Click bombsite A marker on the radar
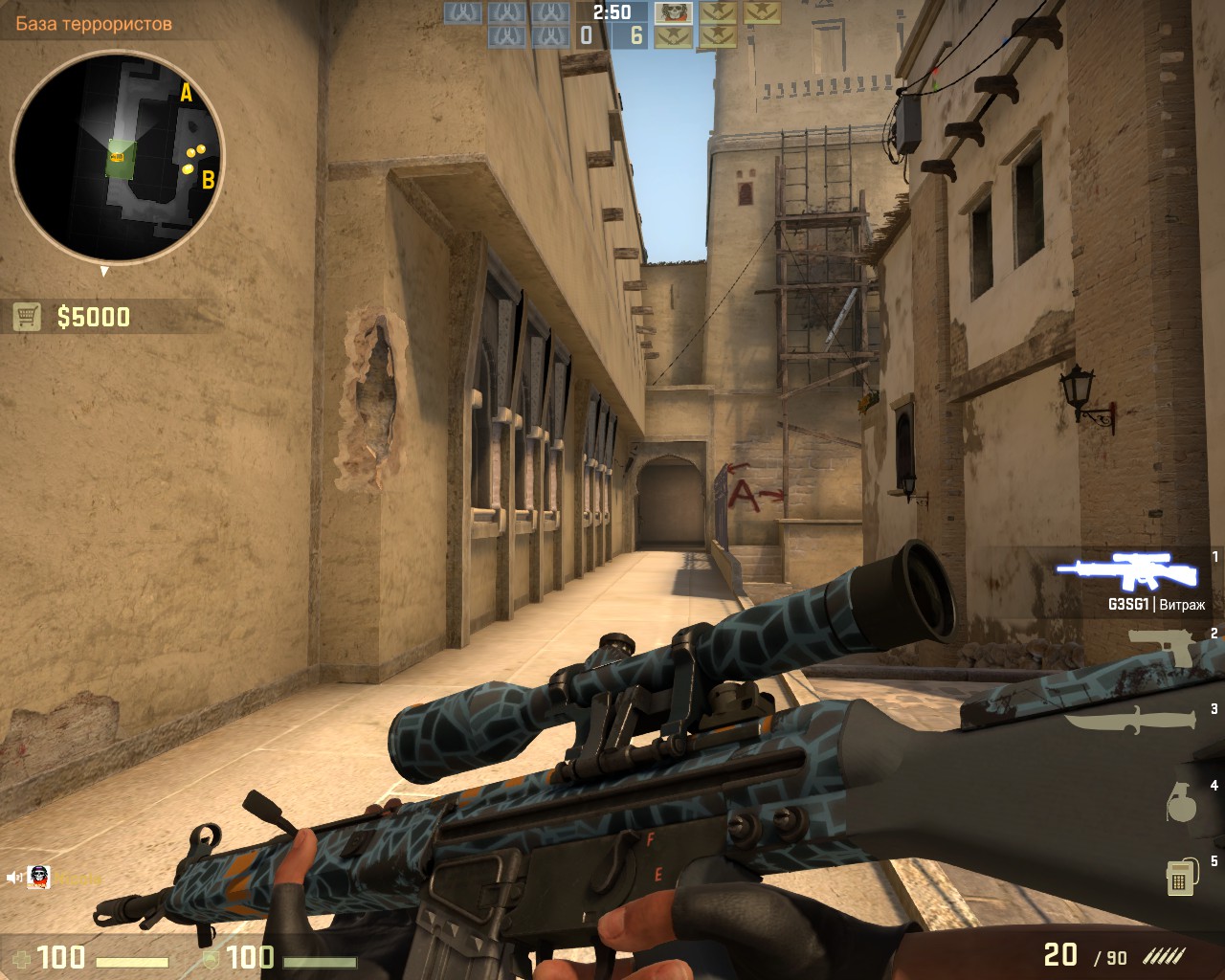 point(187,93)
